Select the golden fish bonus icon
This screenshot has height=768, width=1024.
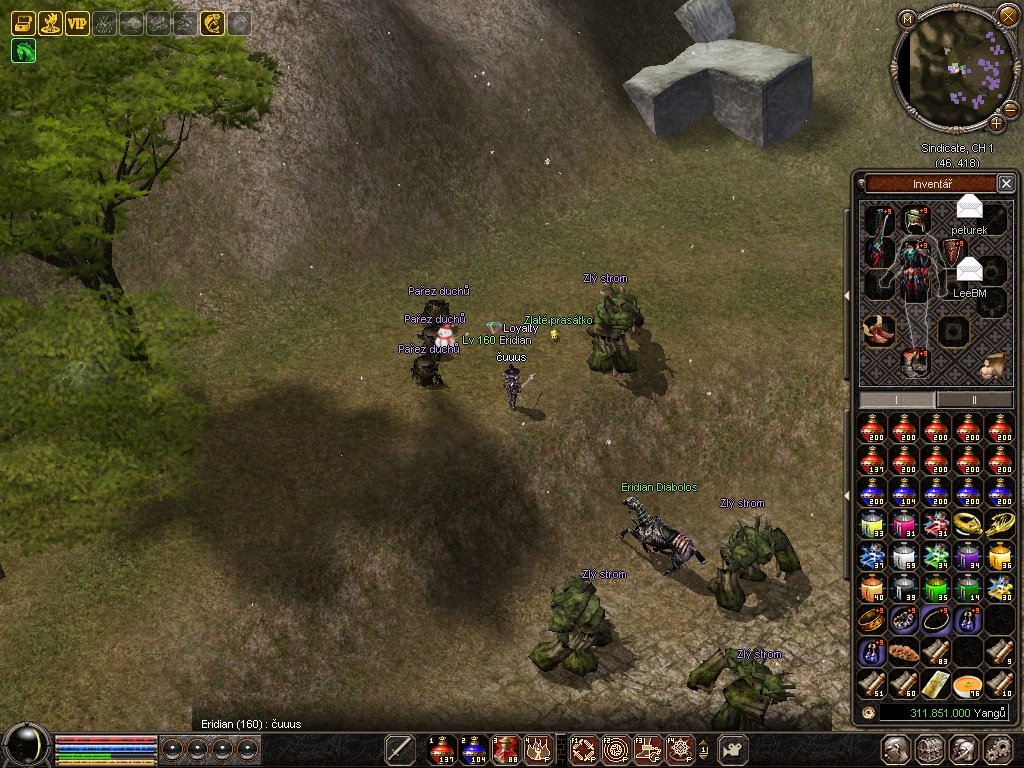point(212,23)
